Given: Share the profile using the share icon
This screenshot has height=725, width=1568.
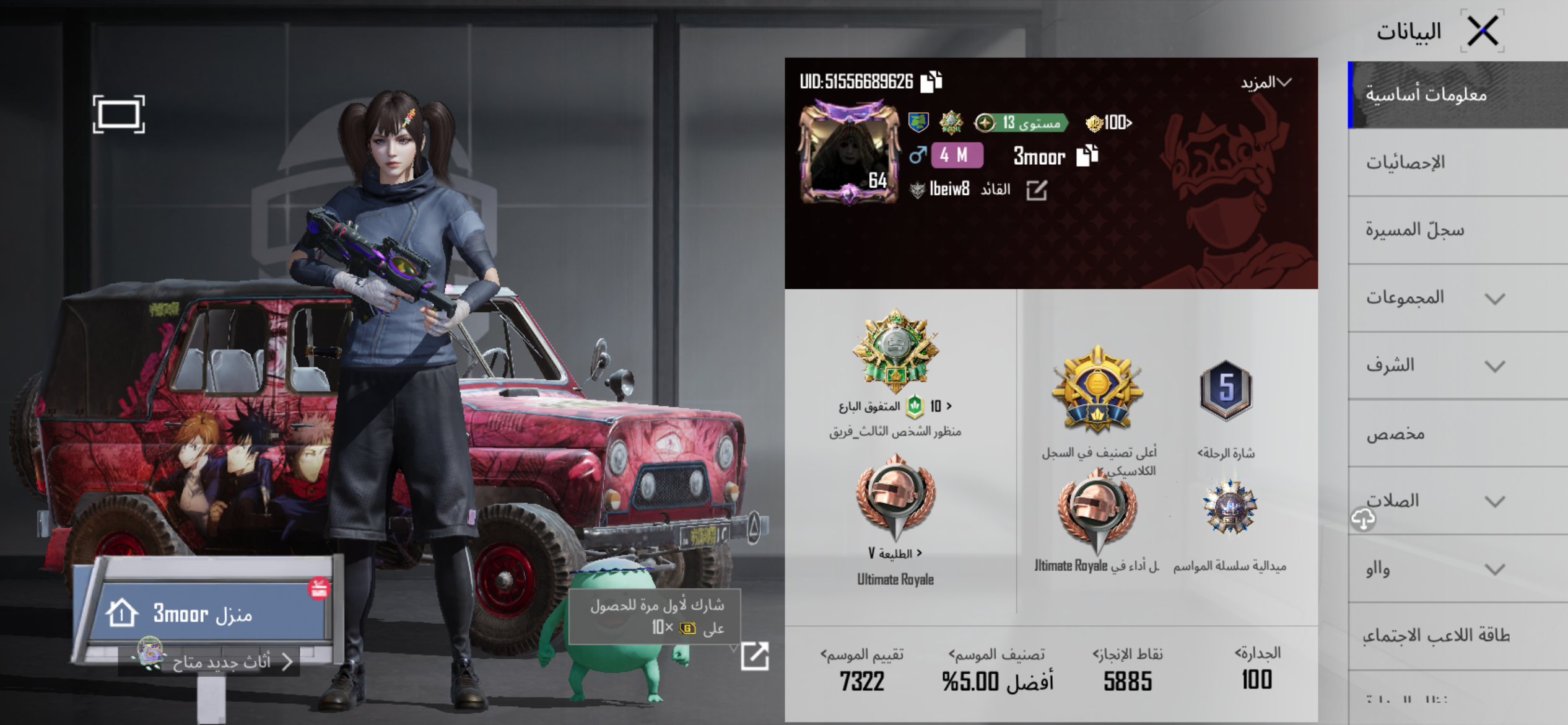Looking at the screenshot, I should point(754,656).
